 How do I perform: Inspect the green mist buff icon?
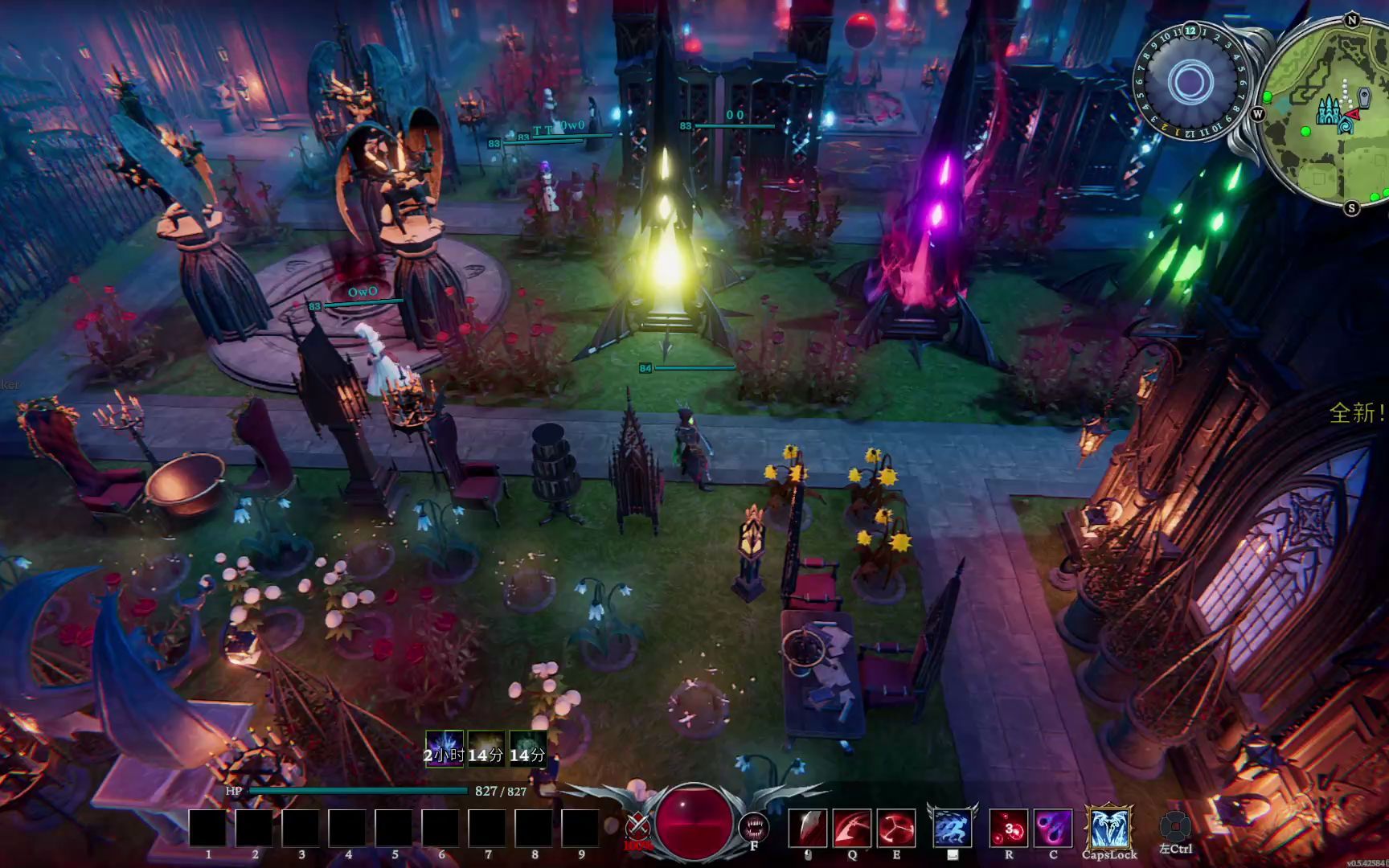click(528, 749)
